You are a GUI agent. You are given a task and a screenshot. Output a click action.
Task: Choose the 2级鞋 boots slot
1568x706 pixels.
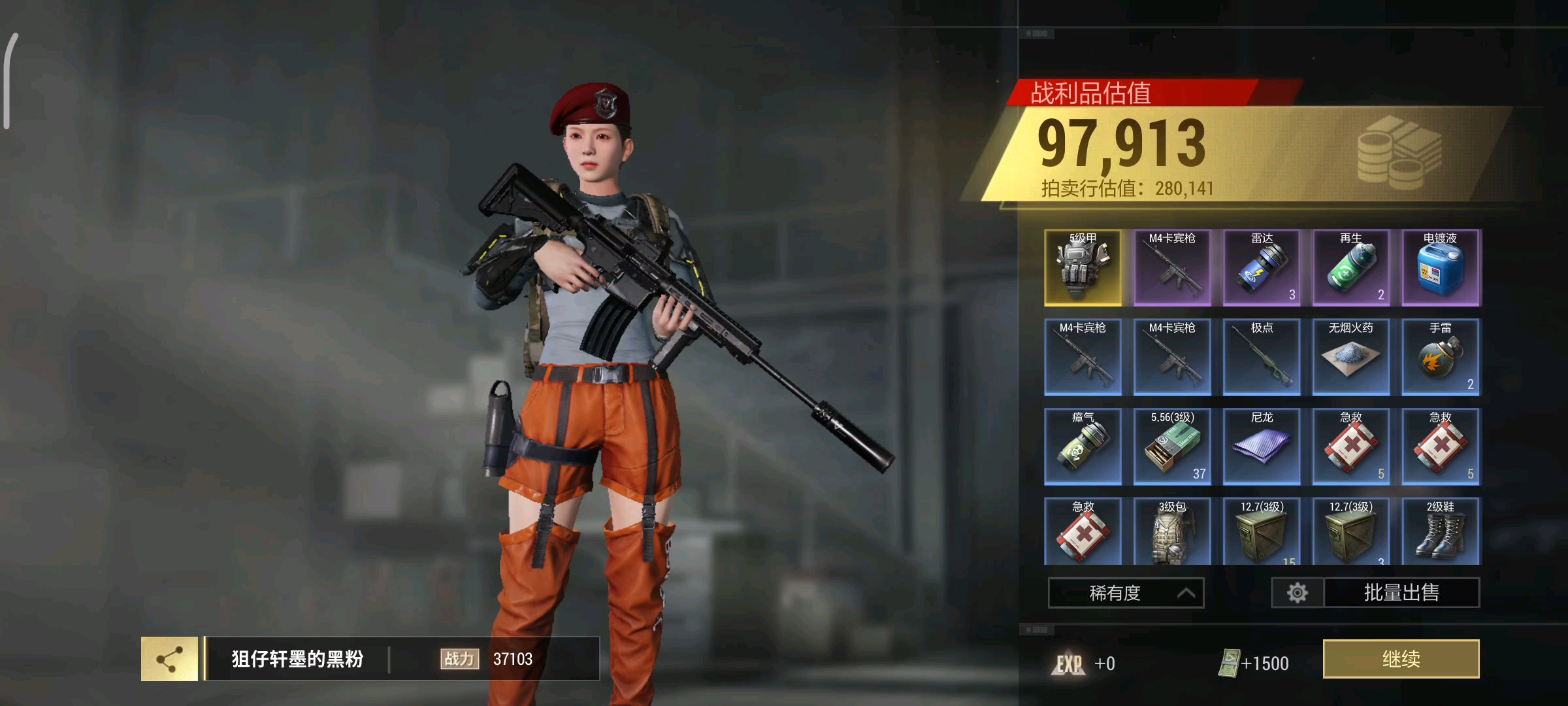[x=1441, y=532]
